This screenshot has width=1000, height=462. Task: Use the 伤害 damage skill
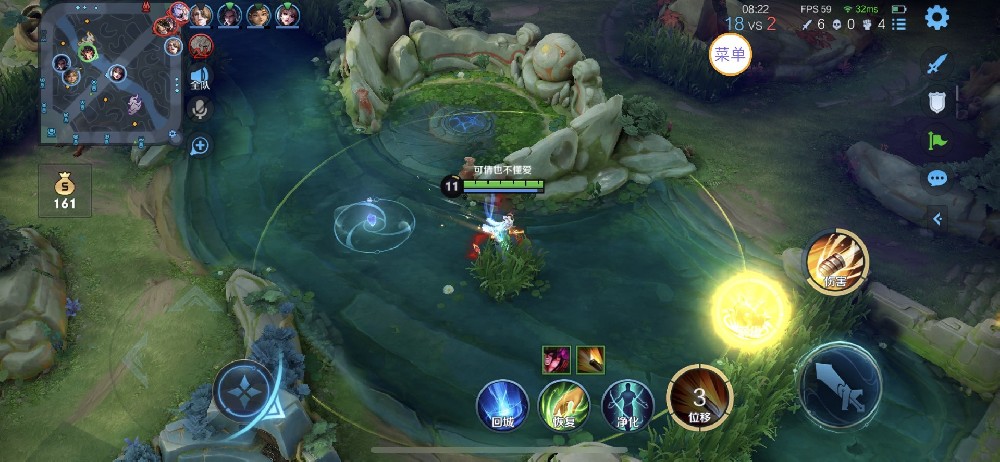(x=836, y=261)
